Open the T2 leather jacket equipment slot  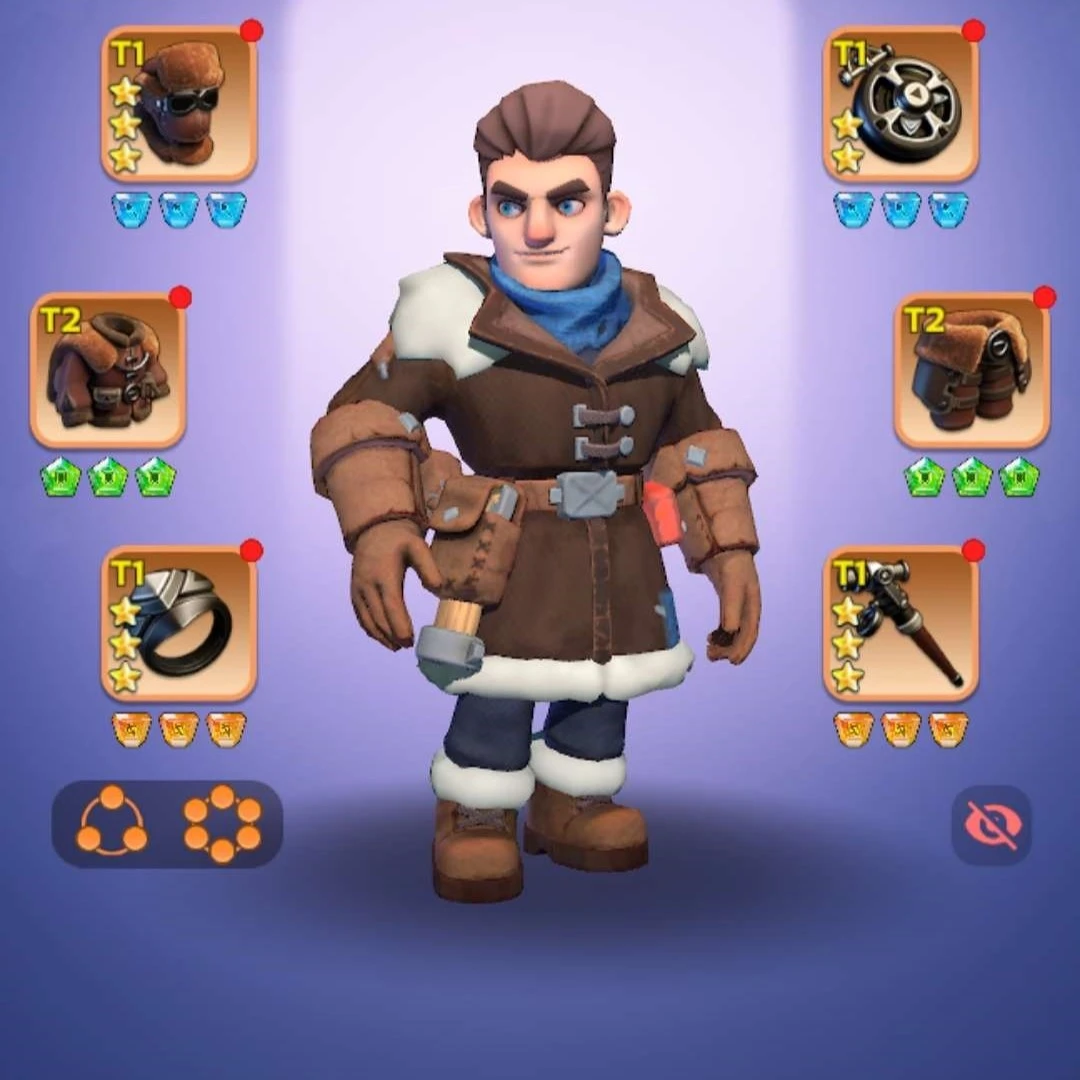click(x=108, y=370)
